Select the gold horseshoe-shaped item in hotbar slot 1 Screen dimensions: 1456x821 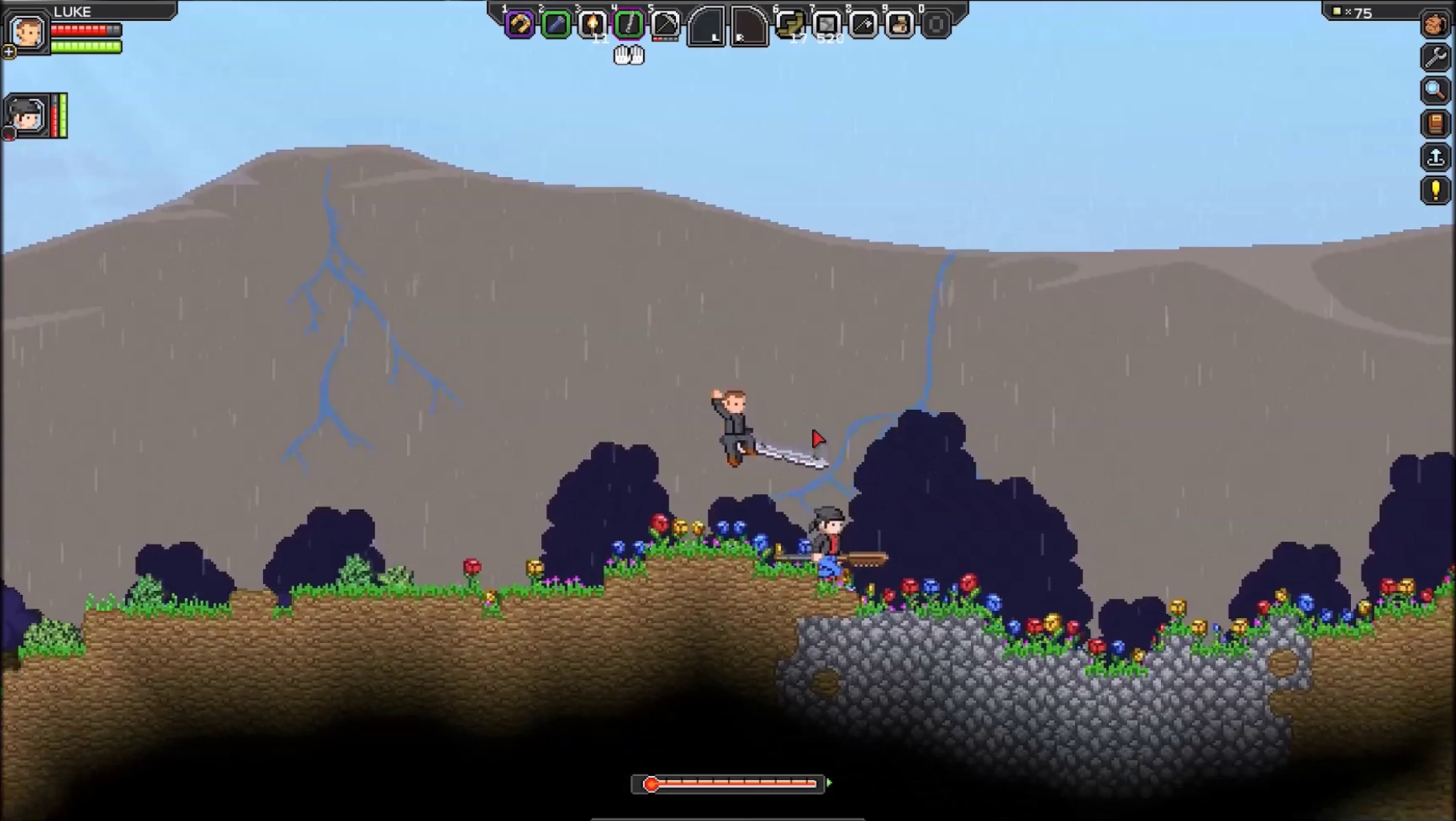point(519,25)
